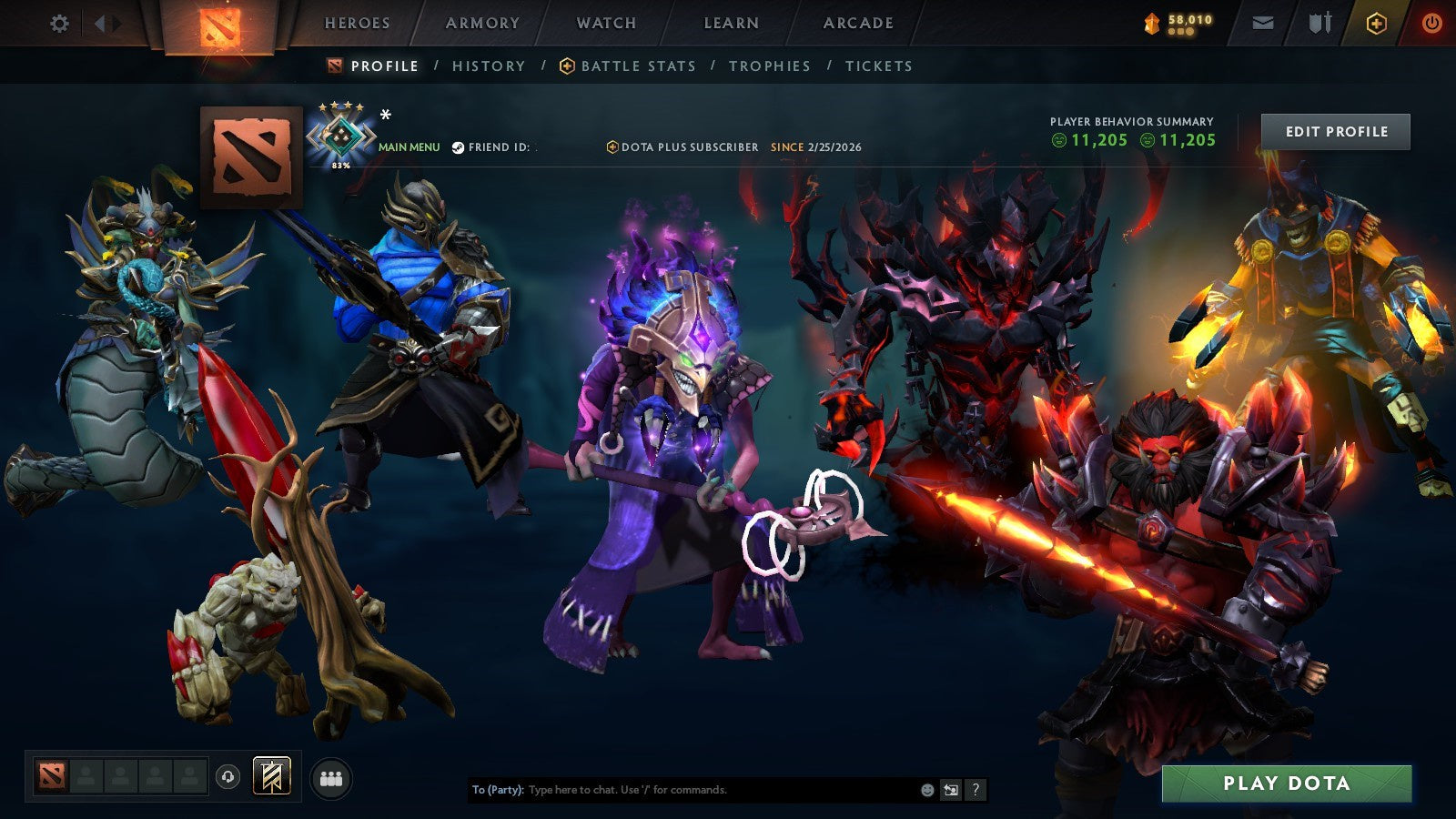Viewport: 1456px width, 819px height.
Task: Open the BATTLE STATS tab
Action: point(636,66)
